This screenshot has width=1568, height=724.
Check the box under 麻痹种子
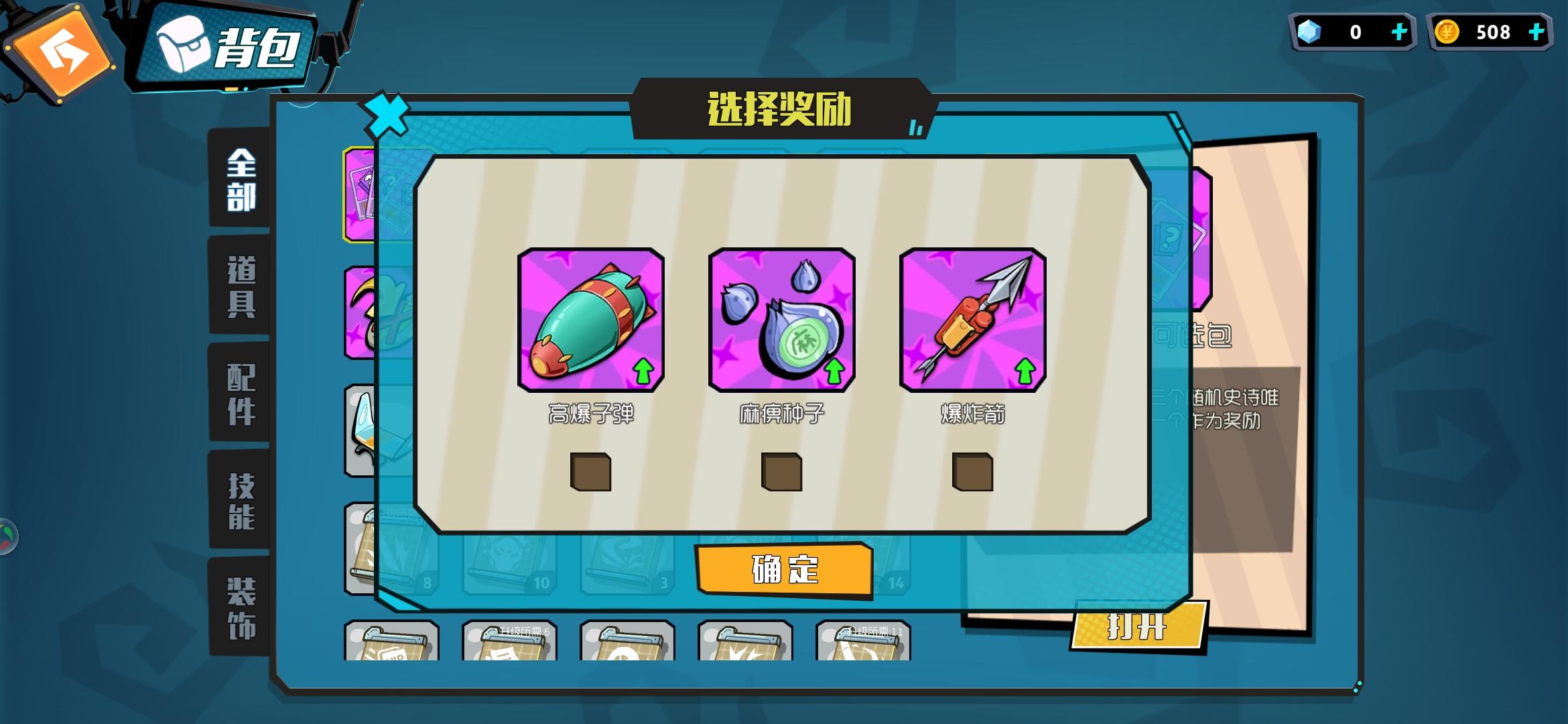[781, 474]
